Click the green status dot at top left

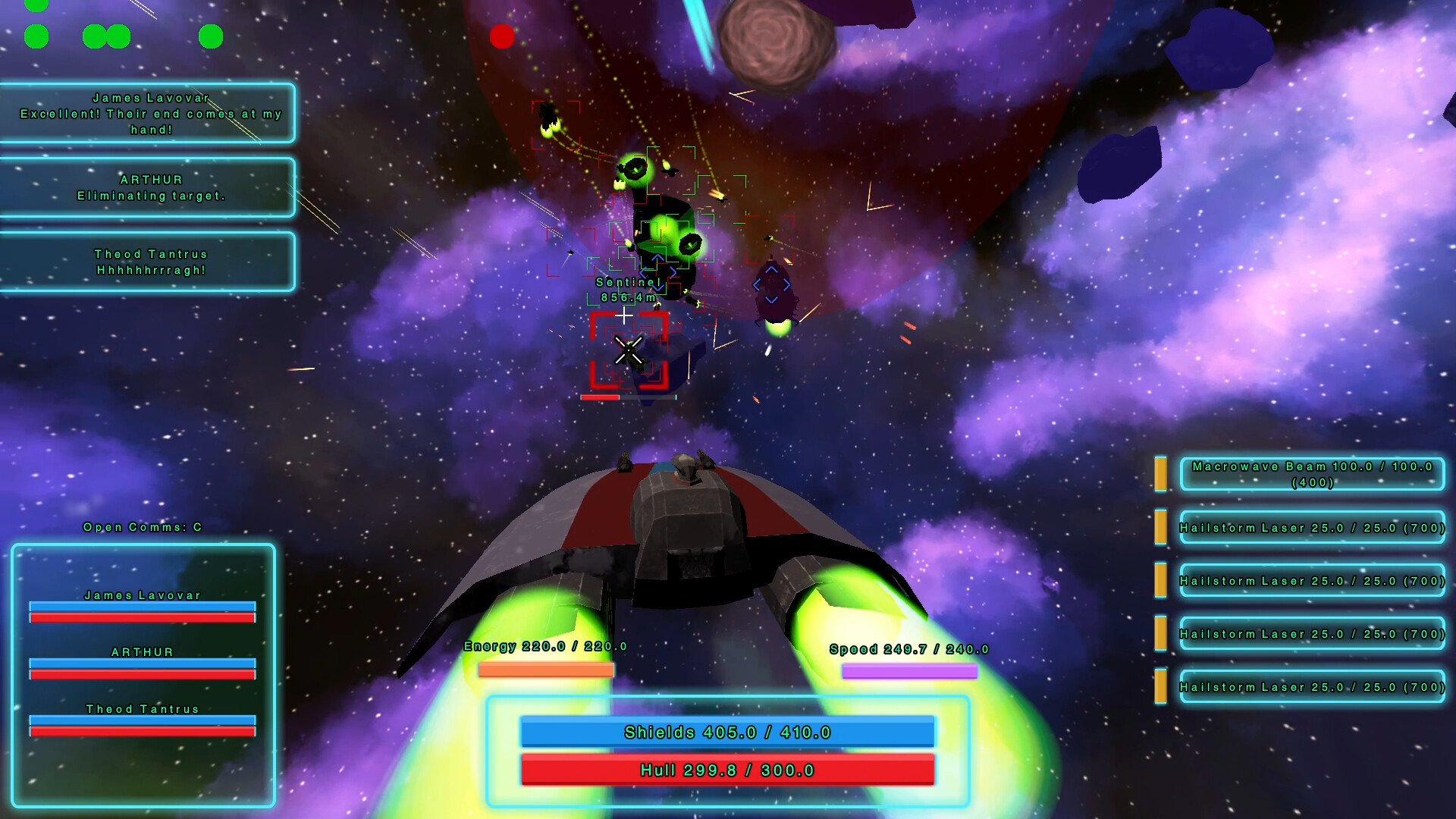[x=36, y=36]
